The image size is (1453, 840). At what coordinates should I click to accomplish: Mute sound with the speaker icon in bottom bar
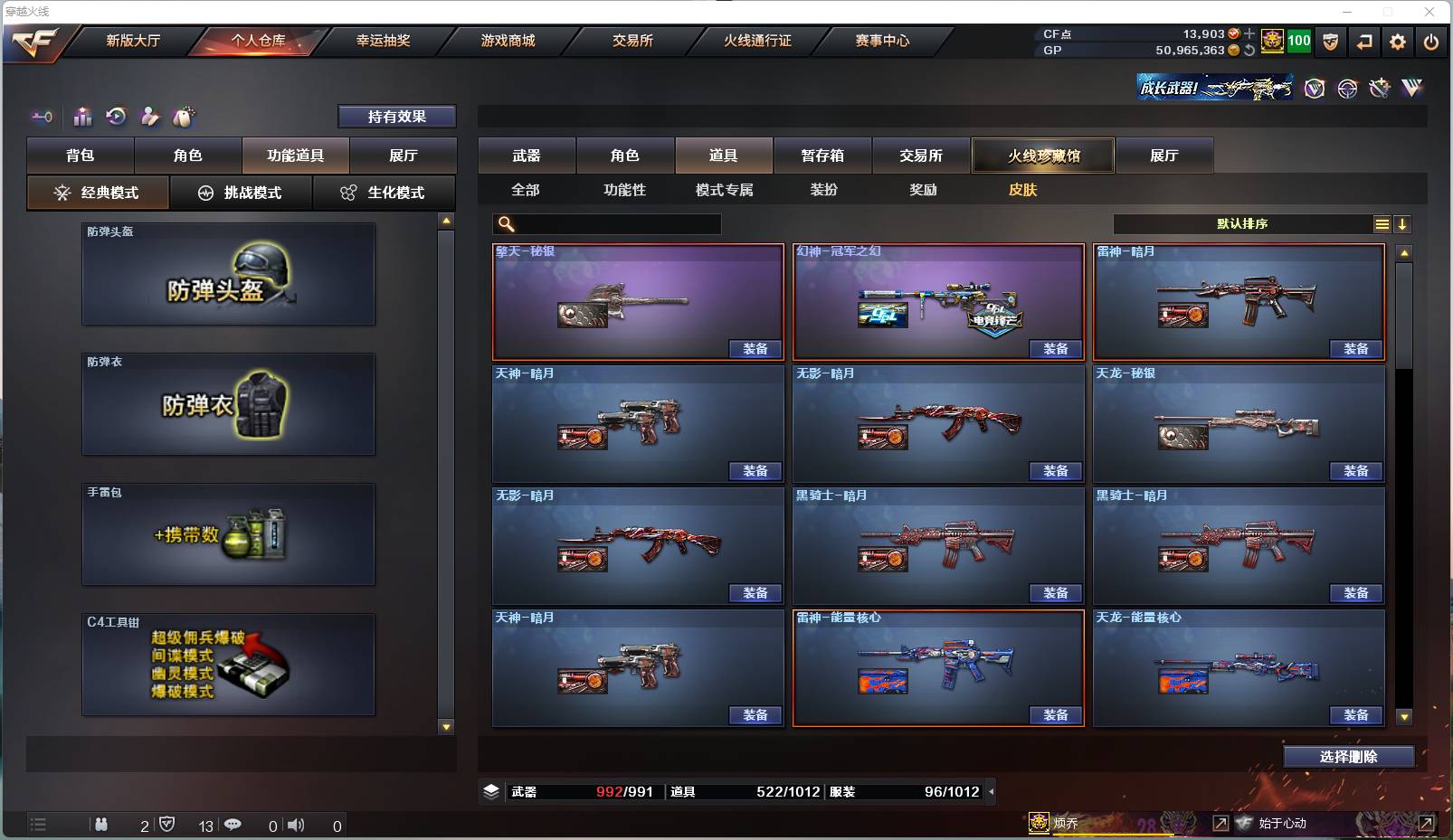tap(297, 826)
